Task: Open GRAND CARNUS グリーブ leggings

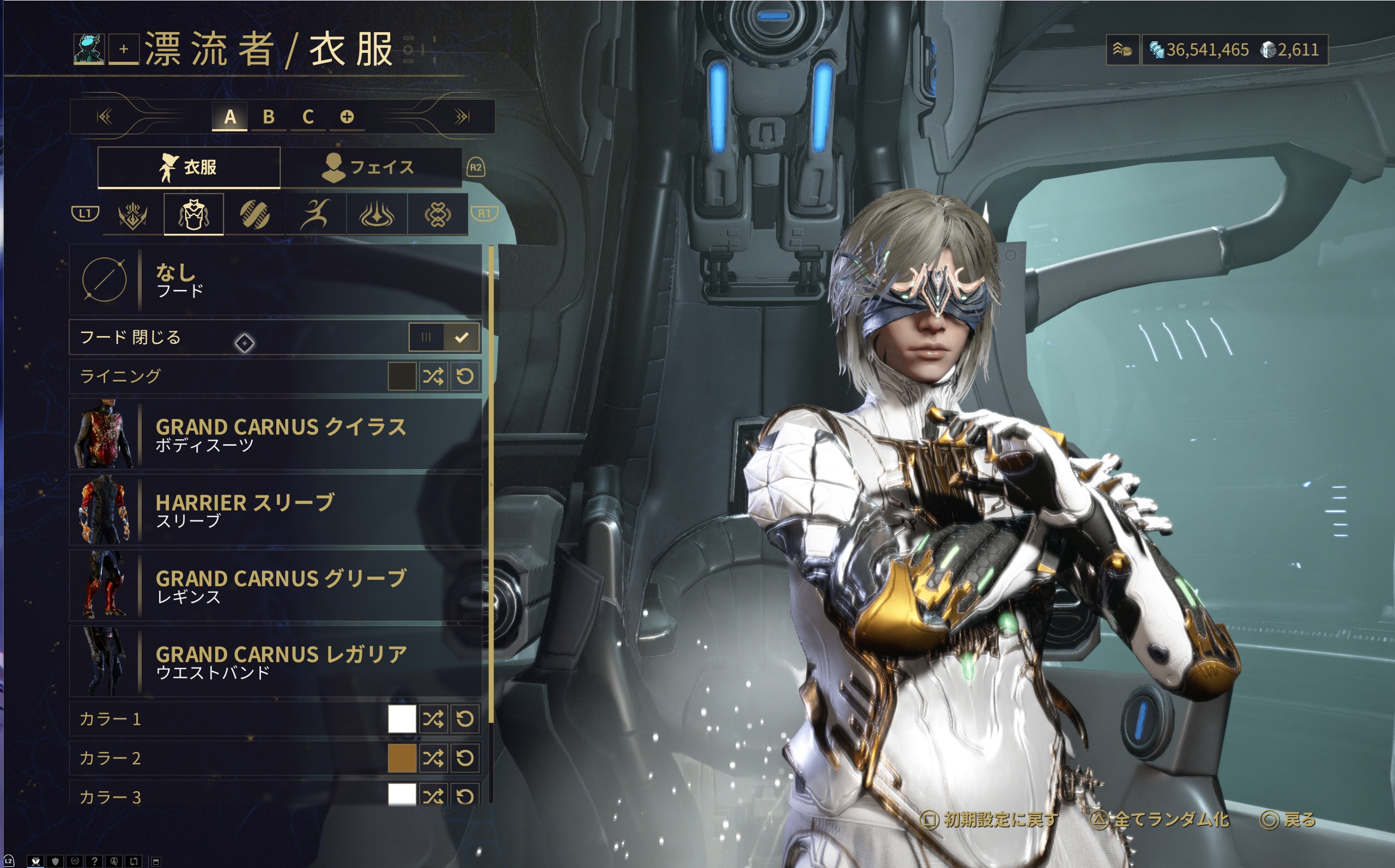Action: [x=276, y=586]
